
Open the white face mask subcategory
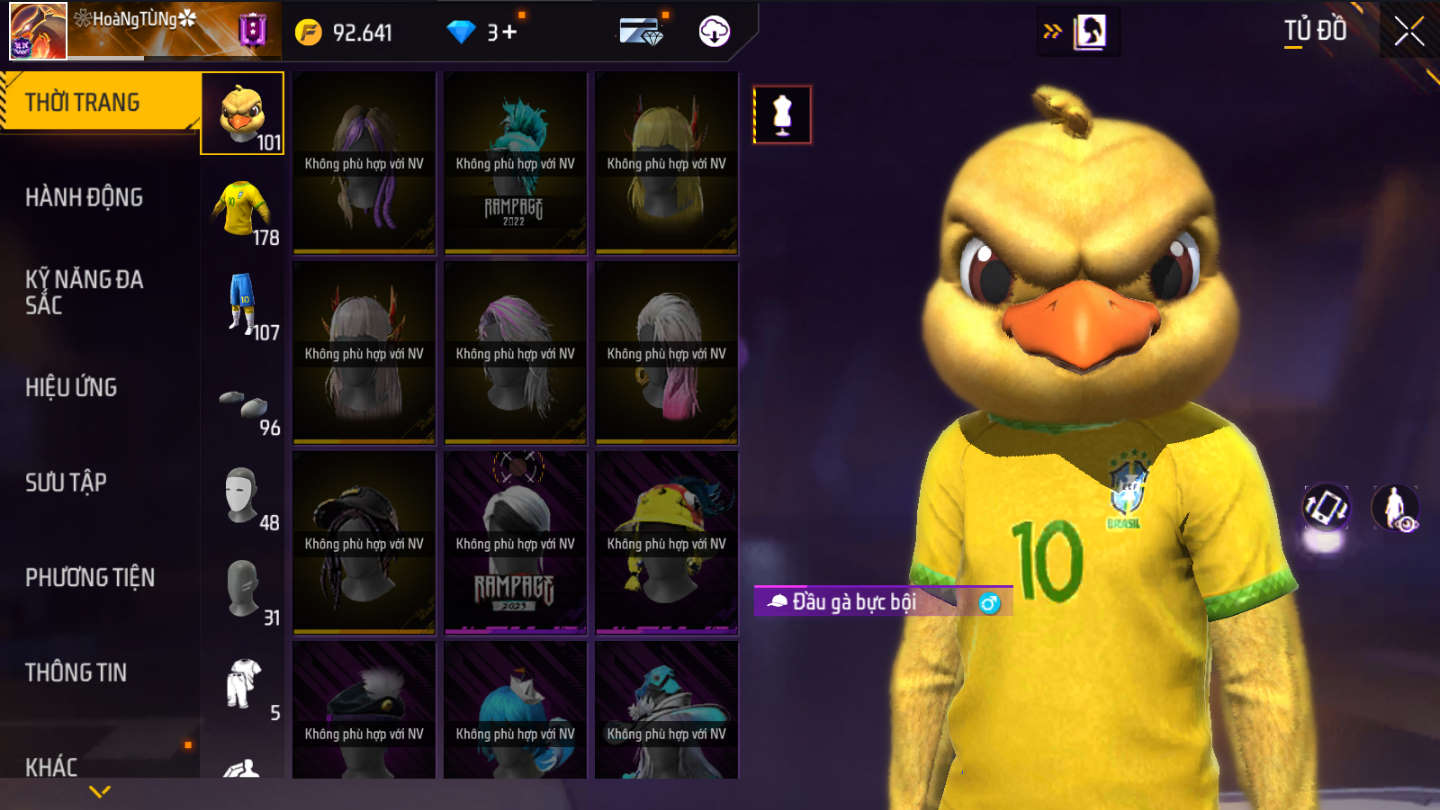[x=242, y=495]
